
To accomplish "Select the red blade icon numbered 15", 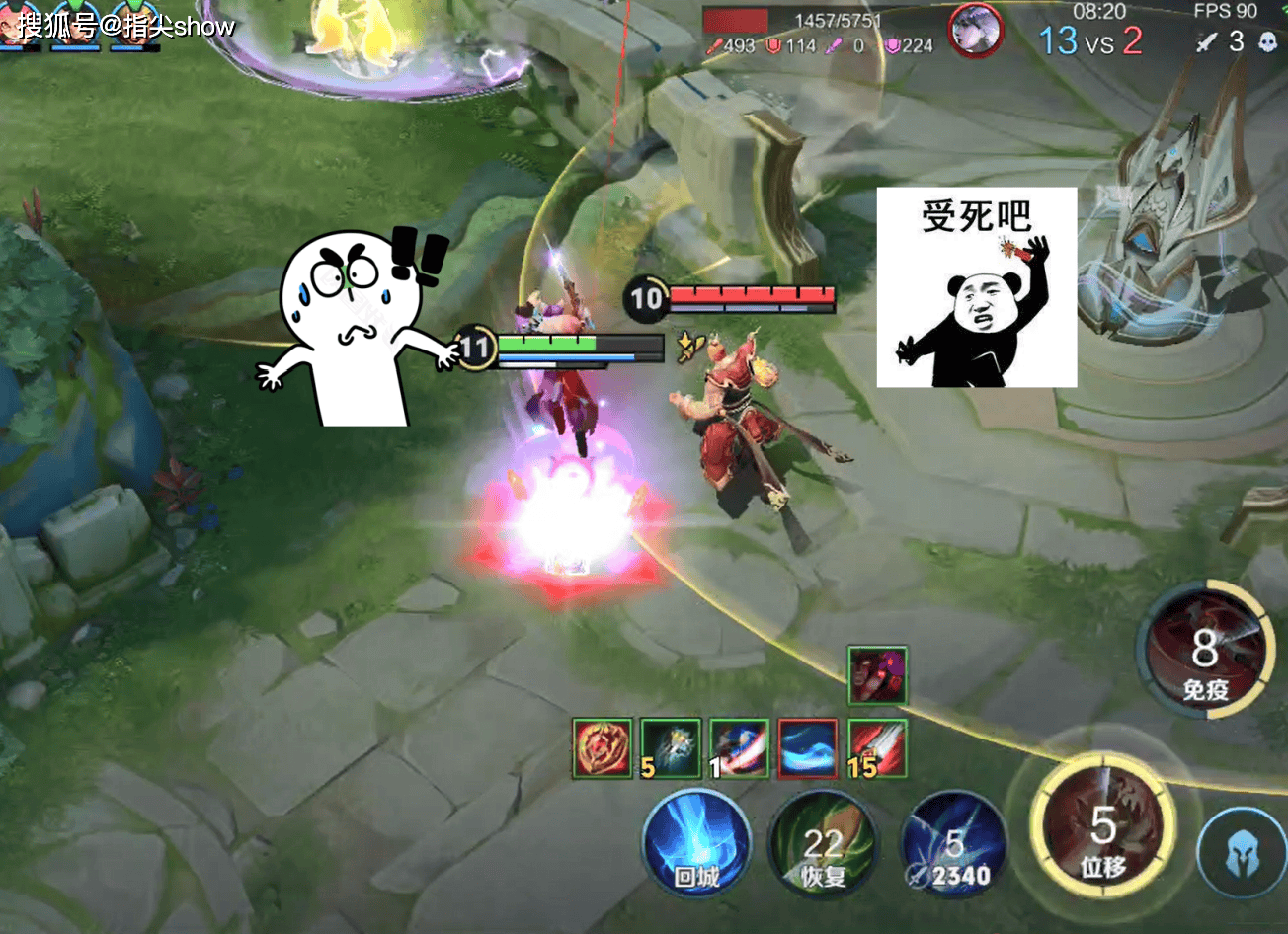I will 877,747.
